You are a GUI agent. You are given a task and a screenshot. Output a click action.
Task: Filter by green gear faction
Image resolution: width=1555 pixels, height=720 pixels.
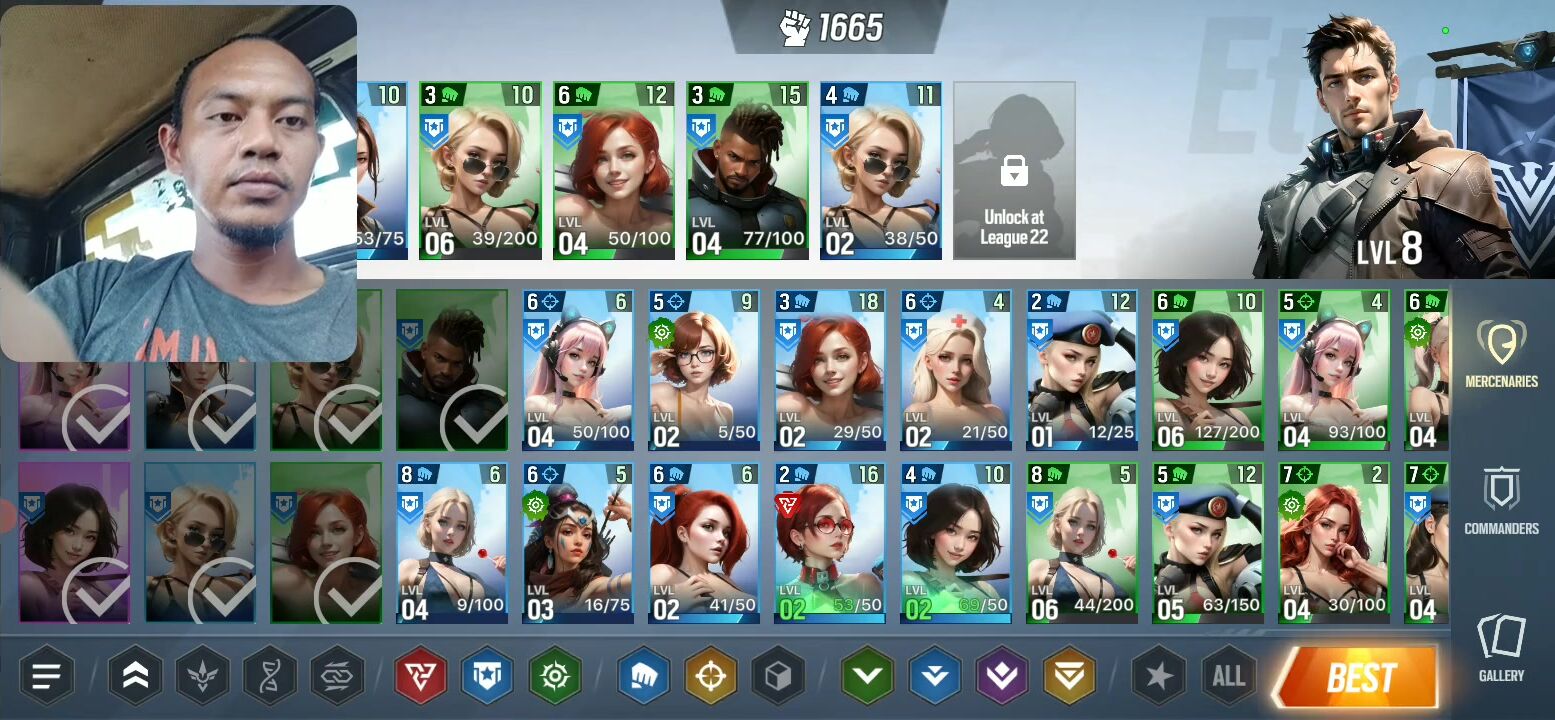coord(555,677)
